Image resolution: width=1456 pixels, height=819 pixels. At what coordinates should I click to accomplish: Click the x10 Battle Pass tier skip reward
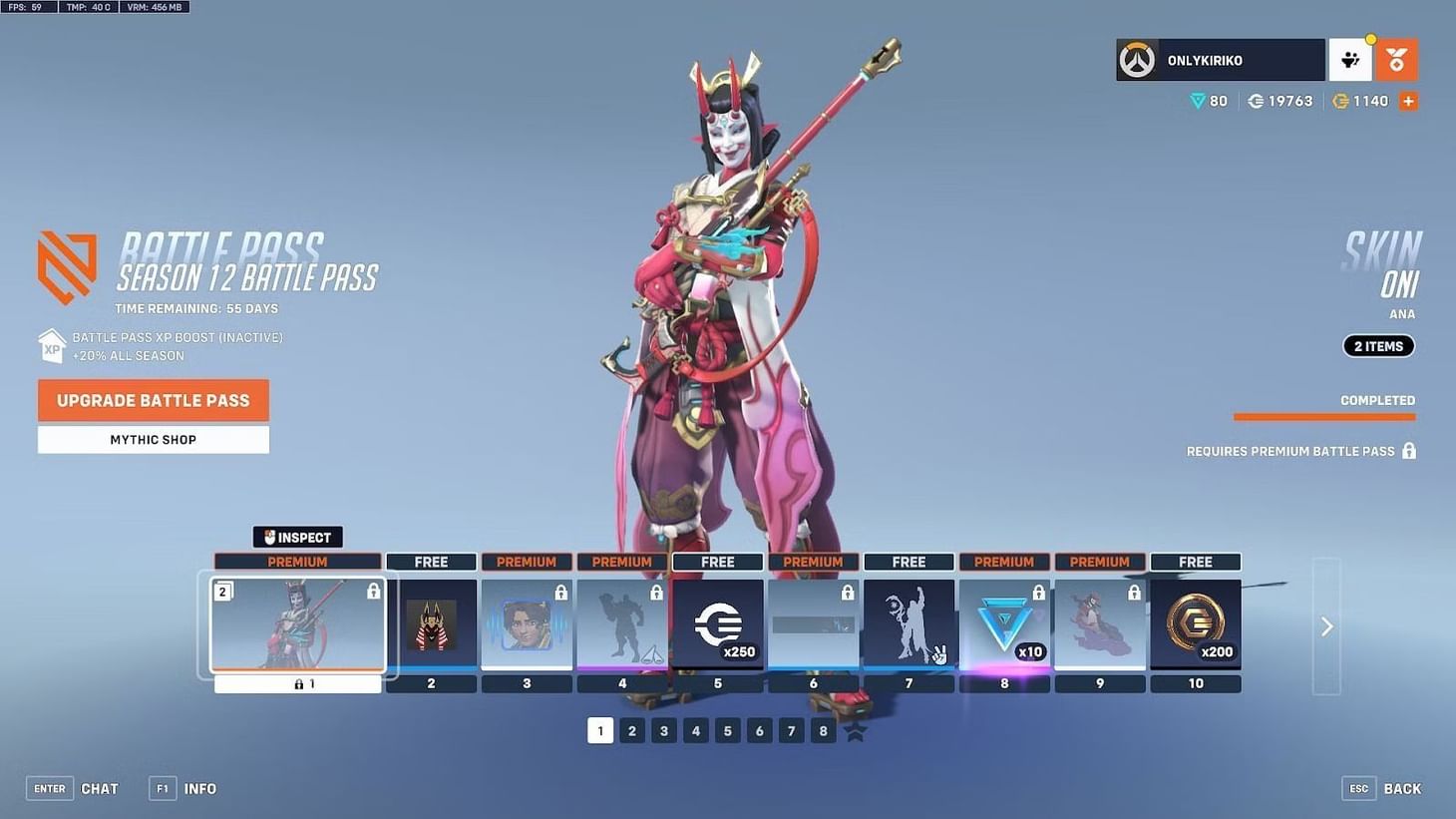1004,625
